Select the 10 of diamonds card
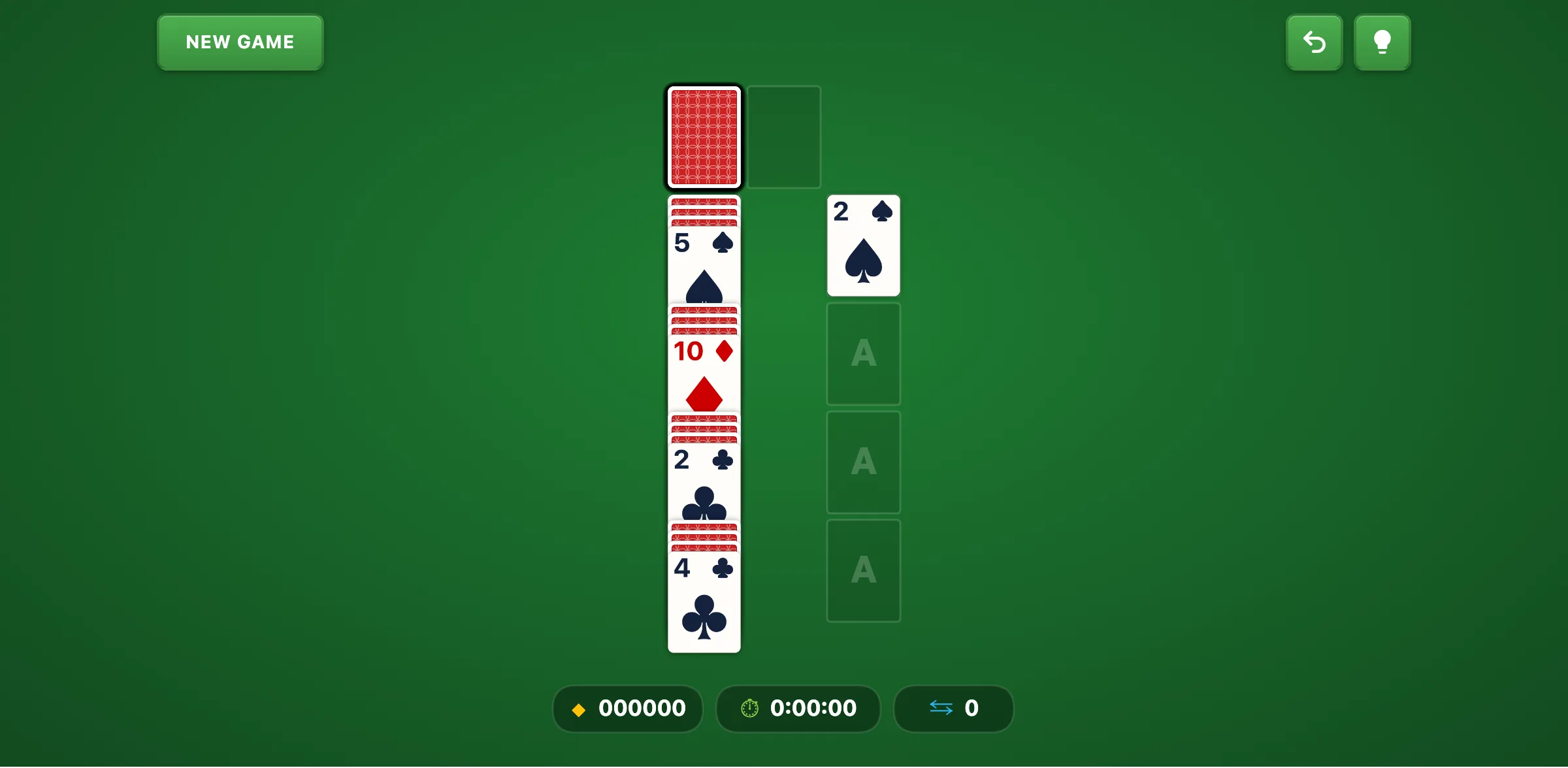This screenshot has width=1568, height=768. (x=704, y=372)
